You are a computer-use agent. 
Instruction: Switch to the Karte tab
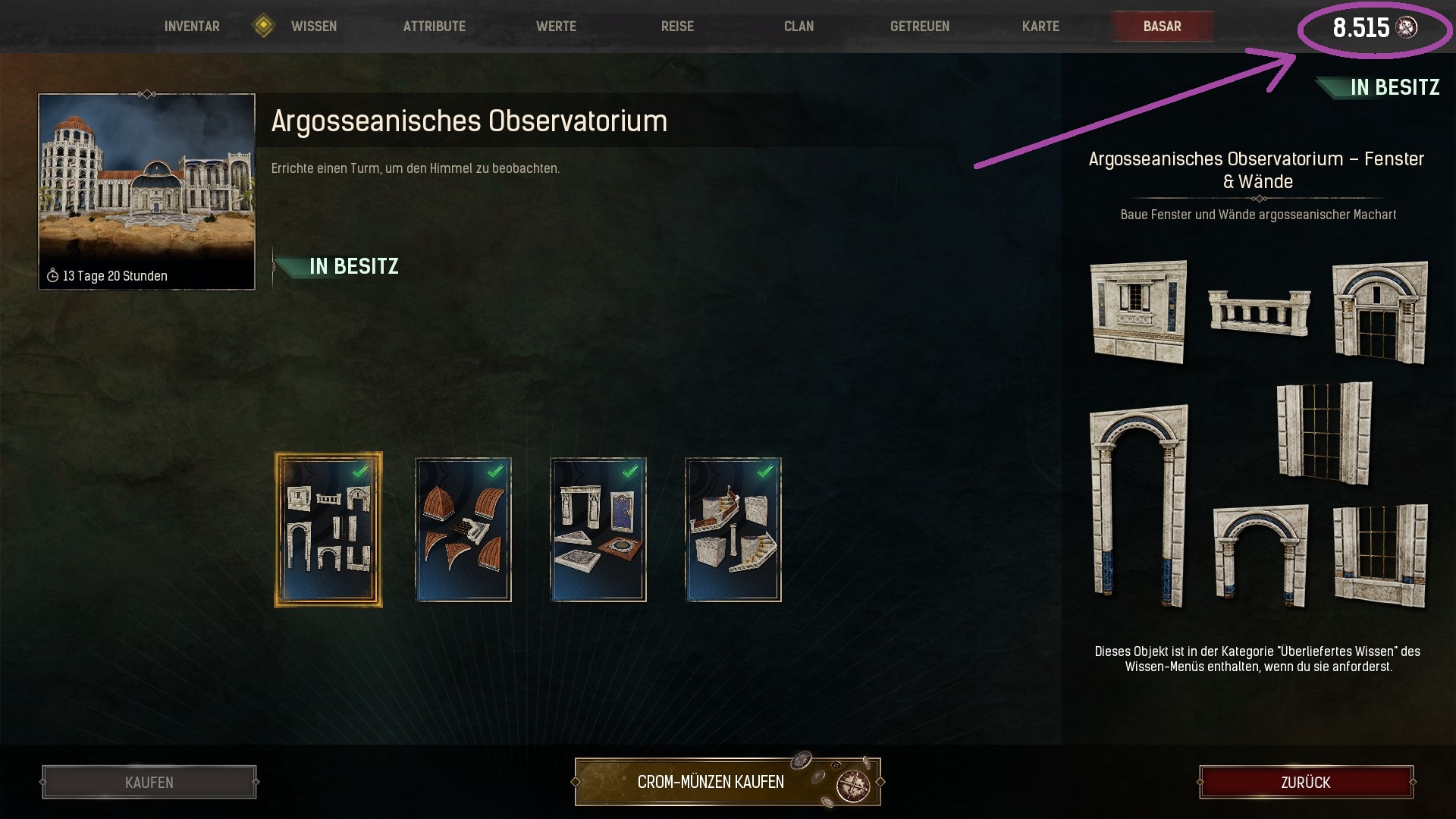[x=1040, y=25]
